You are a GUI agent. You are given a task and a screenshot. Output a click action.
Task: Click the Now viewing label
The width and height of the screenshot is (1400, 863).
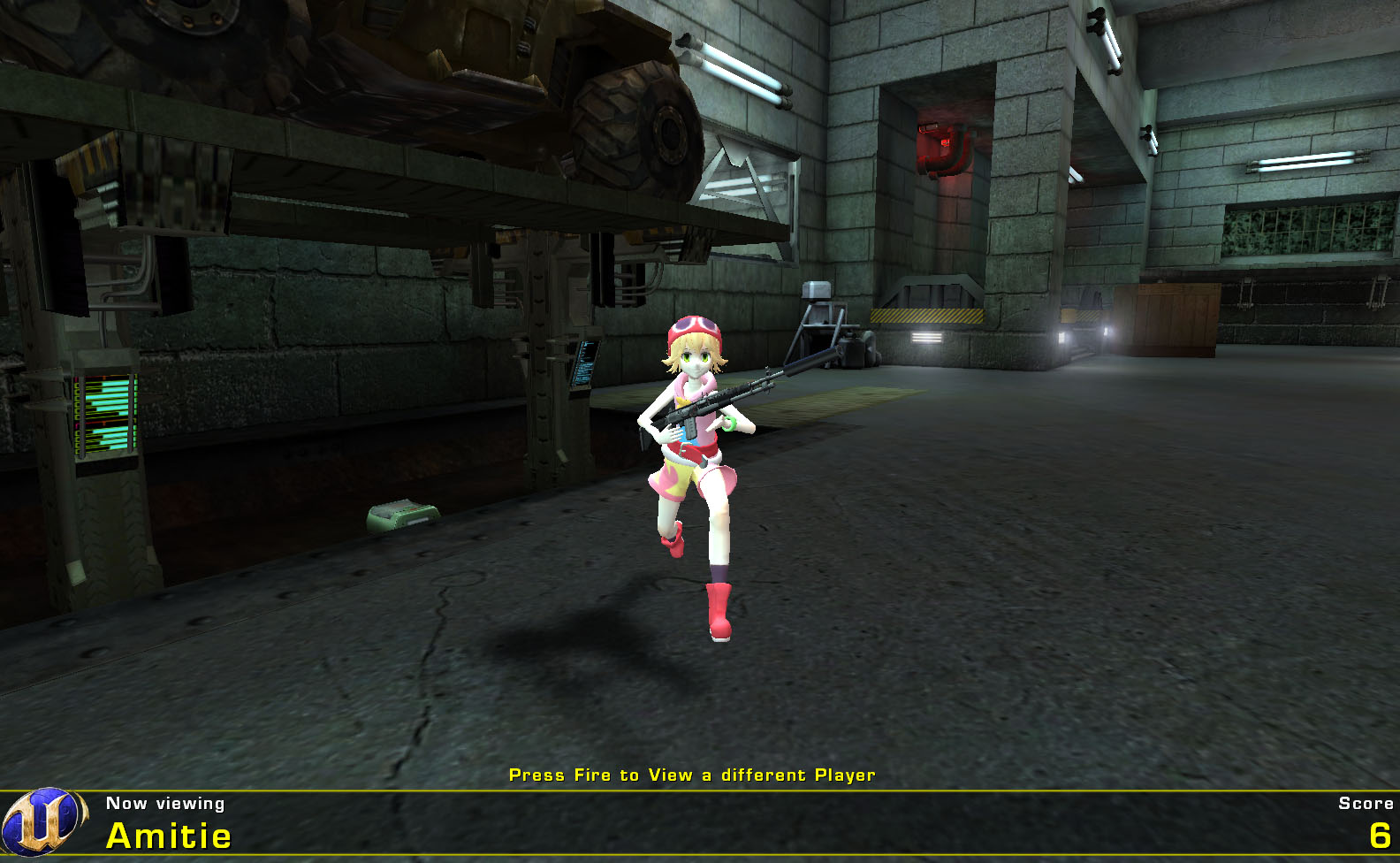coord(164,803)
